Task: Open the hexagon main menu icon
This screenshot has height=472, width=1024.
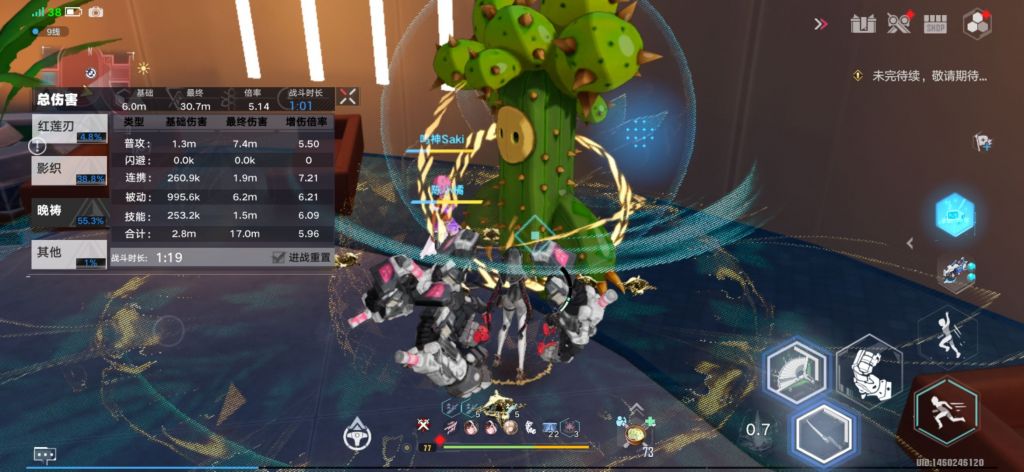Action: [x=977, y=24]
